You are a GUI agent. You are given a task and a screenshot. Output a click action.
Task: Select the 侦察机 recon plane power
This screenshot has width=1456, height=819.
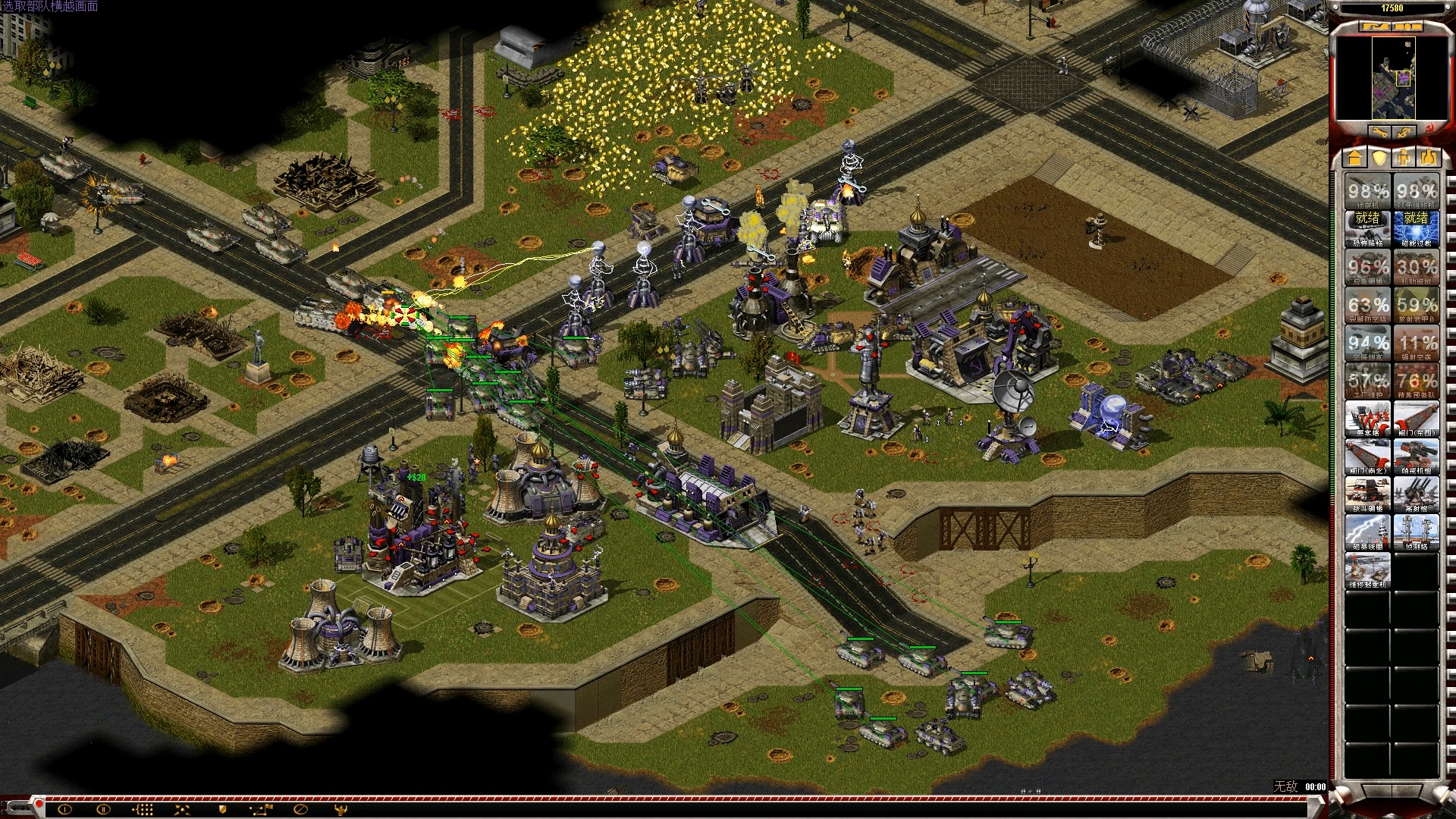1368,190
